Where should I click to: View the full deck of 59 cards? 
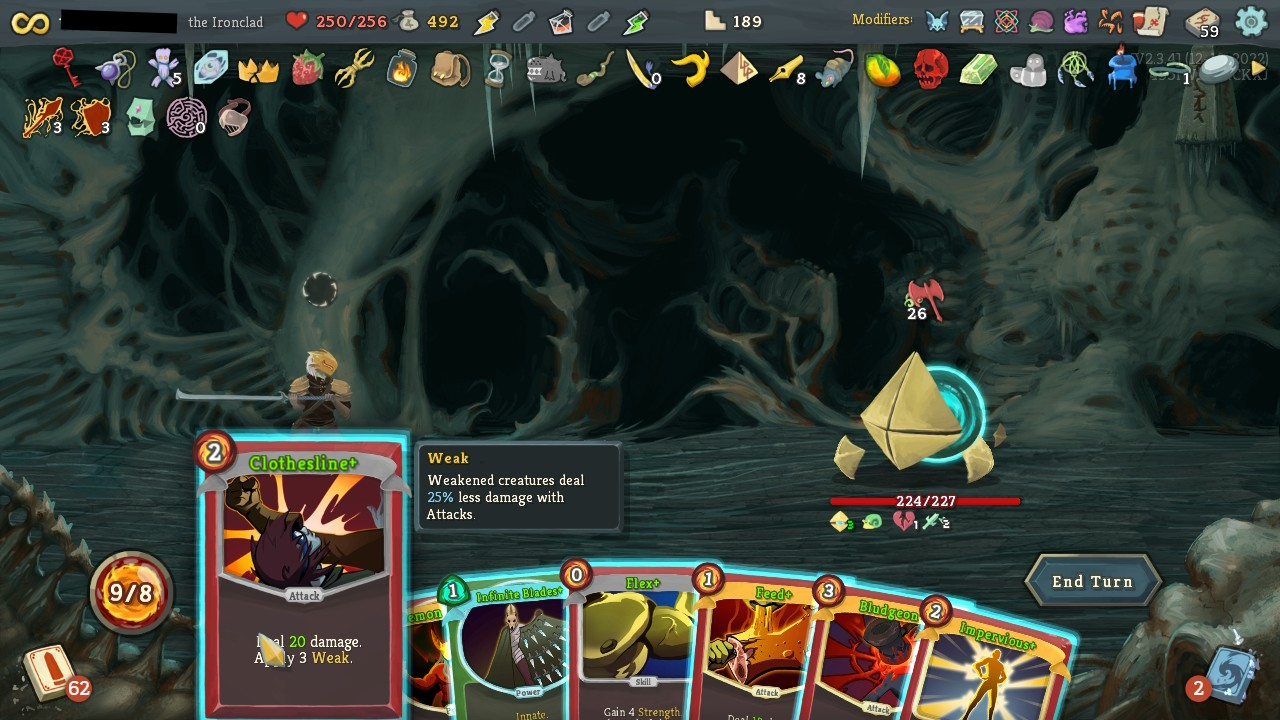click(x=1201, y=21)
